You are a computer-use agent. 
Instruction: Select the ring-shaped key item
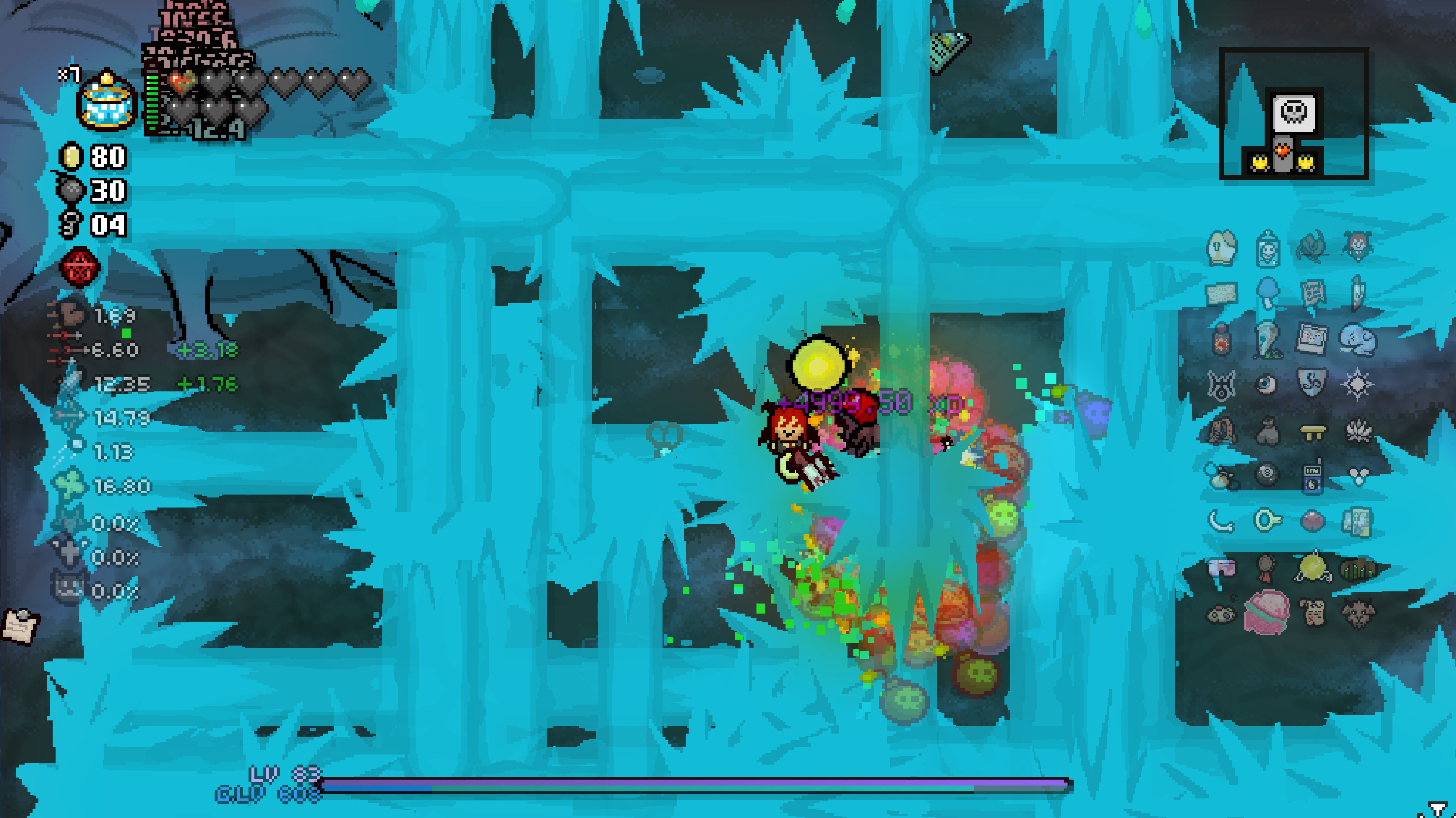tap(1267, 520)
